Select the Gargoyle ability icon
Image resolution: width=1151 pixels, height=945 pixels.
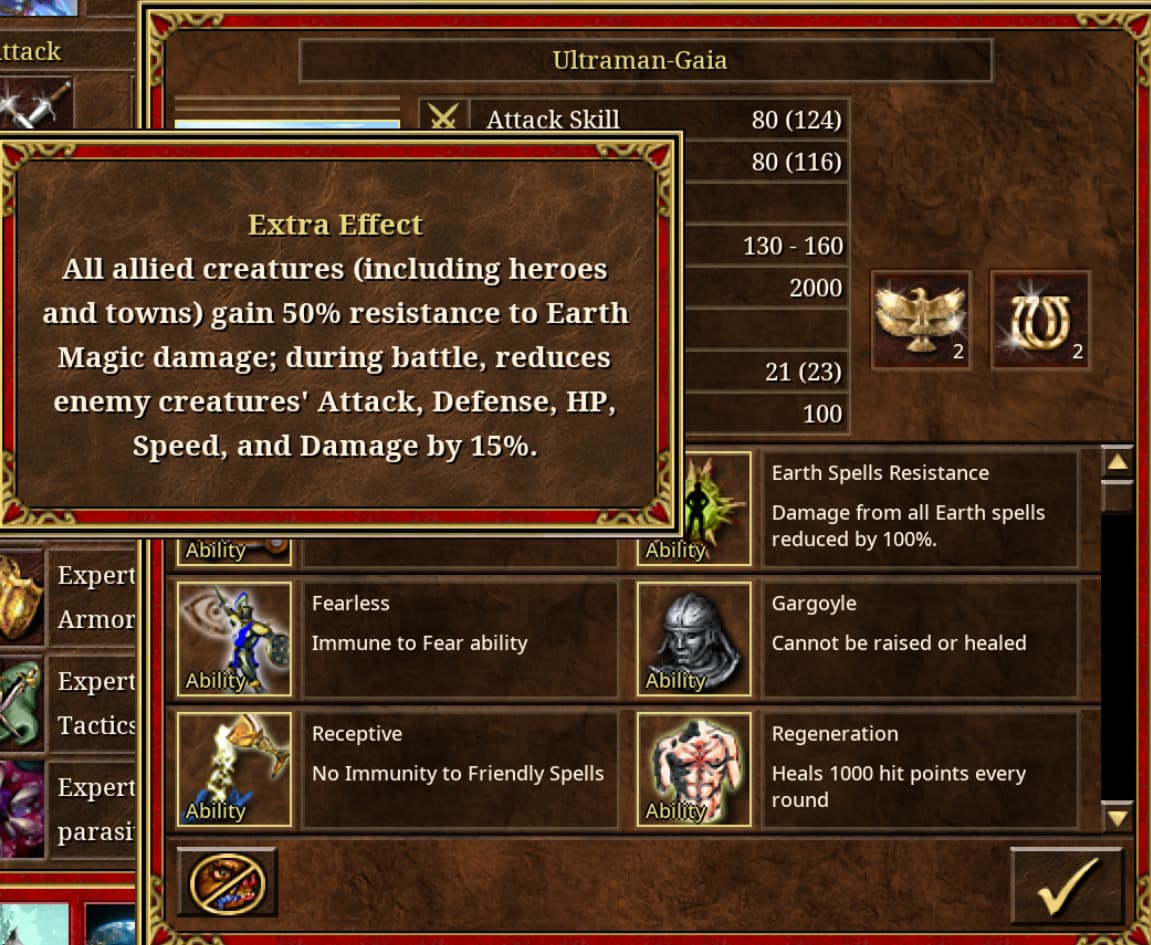click(x=694, y=639)
